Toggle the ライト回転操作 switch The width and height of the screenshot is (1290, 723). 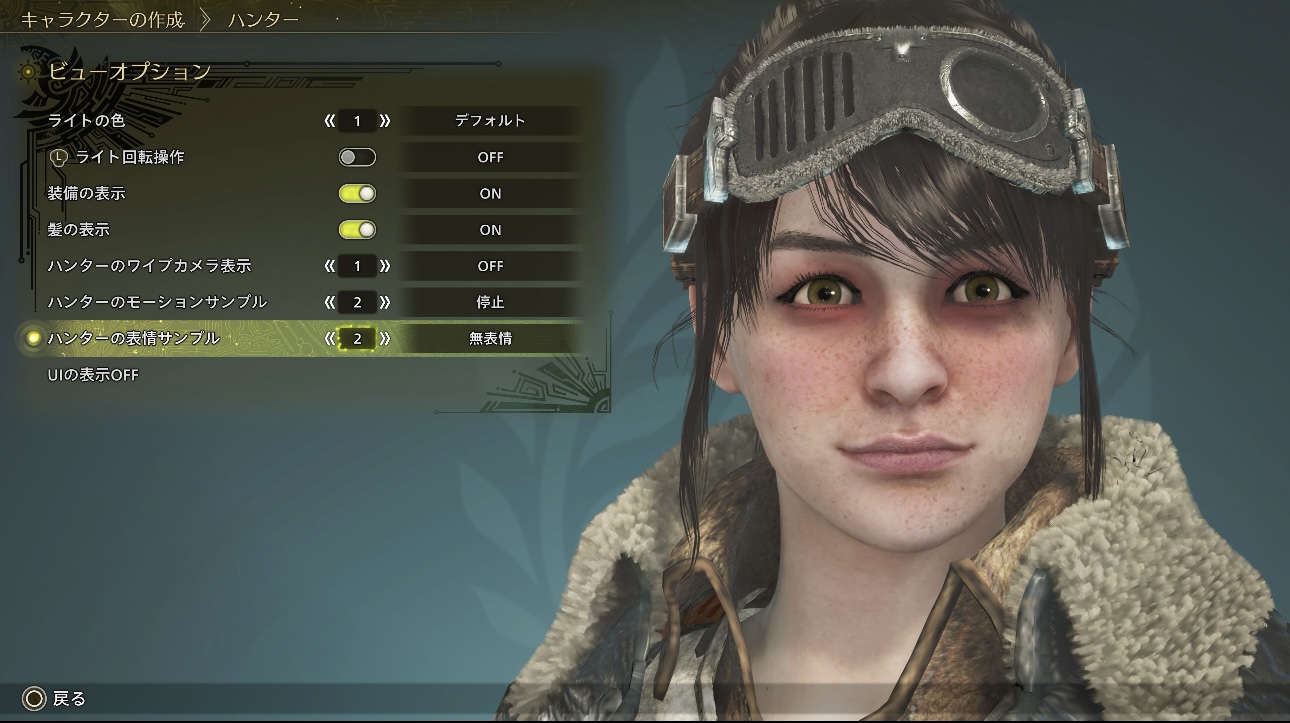pyautogui.click(x=357, y=157)
